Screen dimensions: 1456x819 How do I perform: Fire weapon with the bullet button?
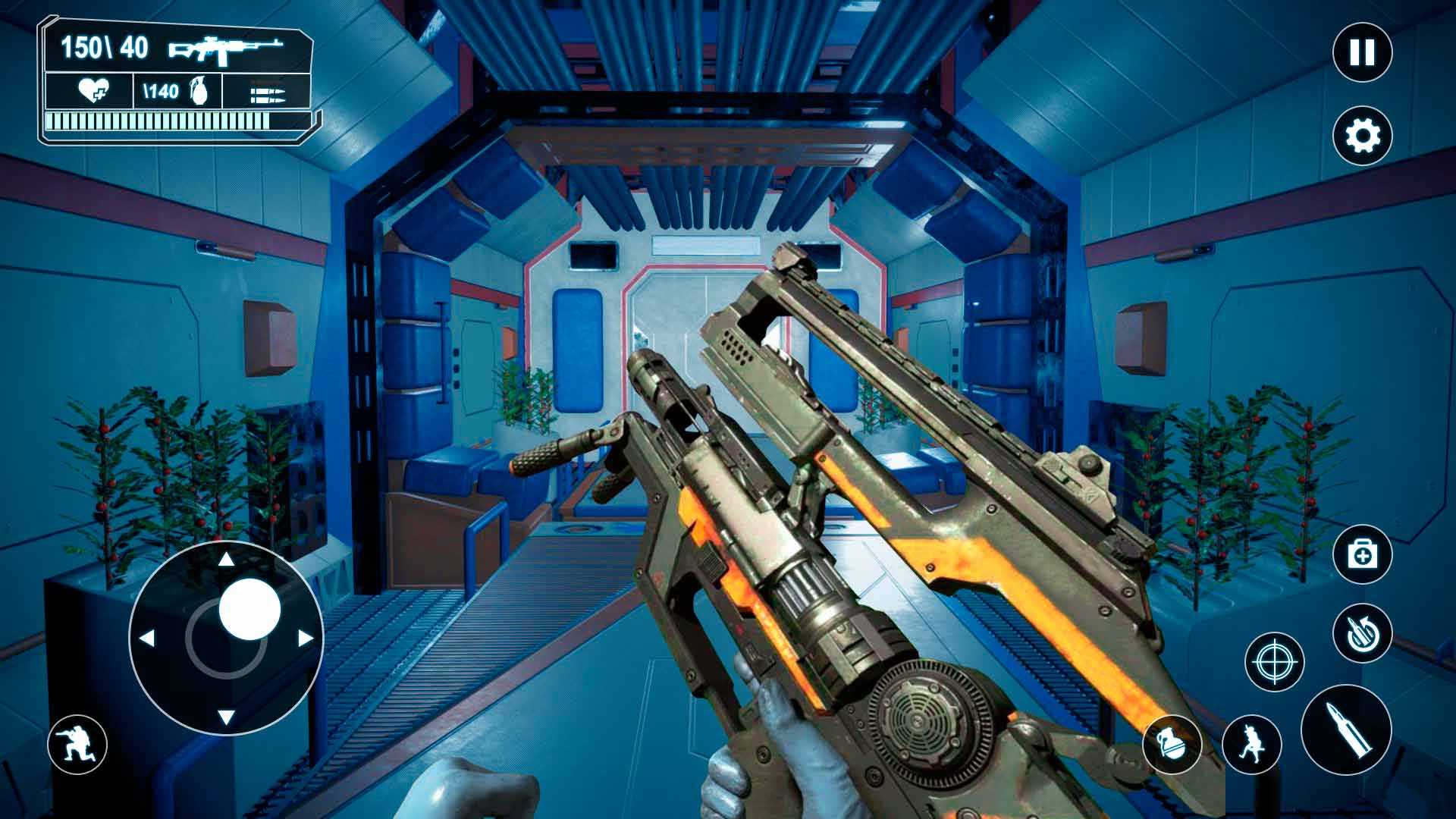tap(1346, 730)
